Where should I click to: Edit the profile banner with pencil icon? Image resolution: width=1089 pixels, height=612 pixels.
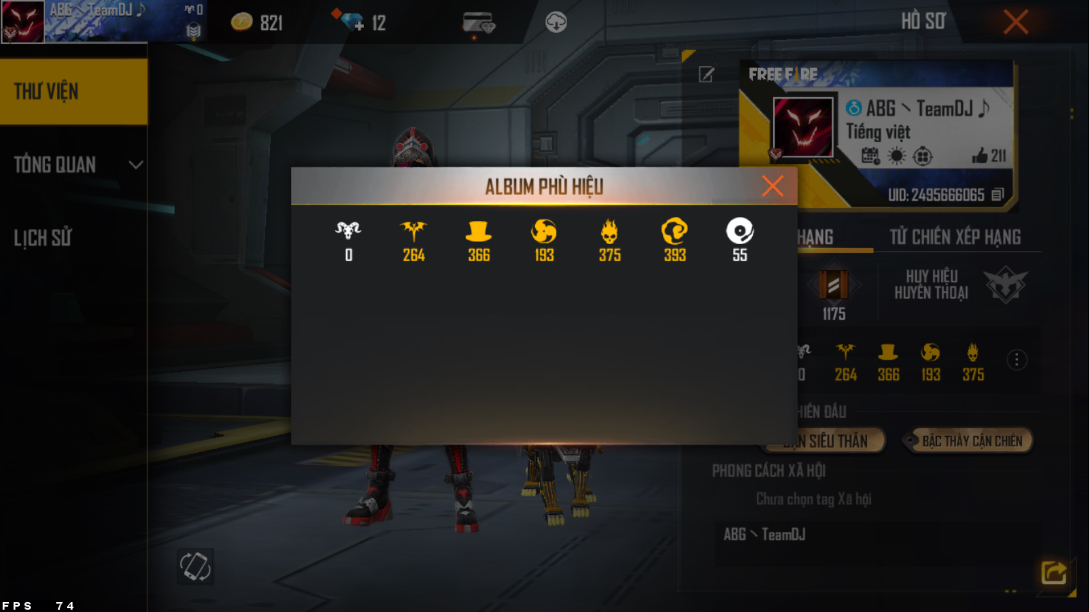click(x=706, y=75)
